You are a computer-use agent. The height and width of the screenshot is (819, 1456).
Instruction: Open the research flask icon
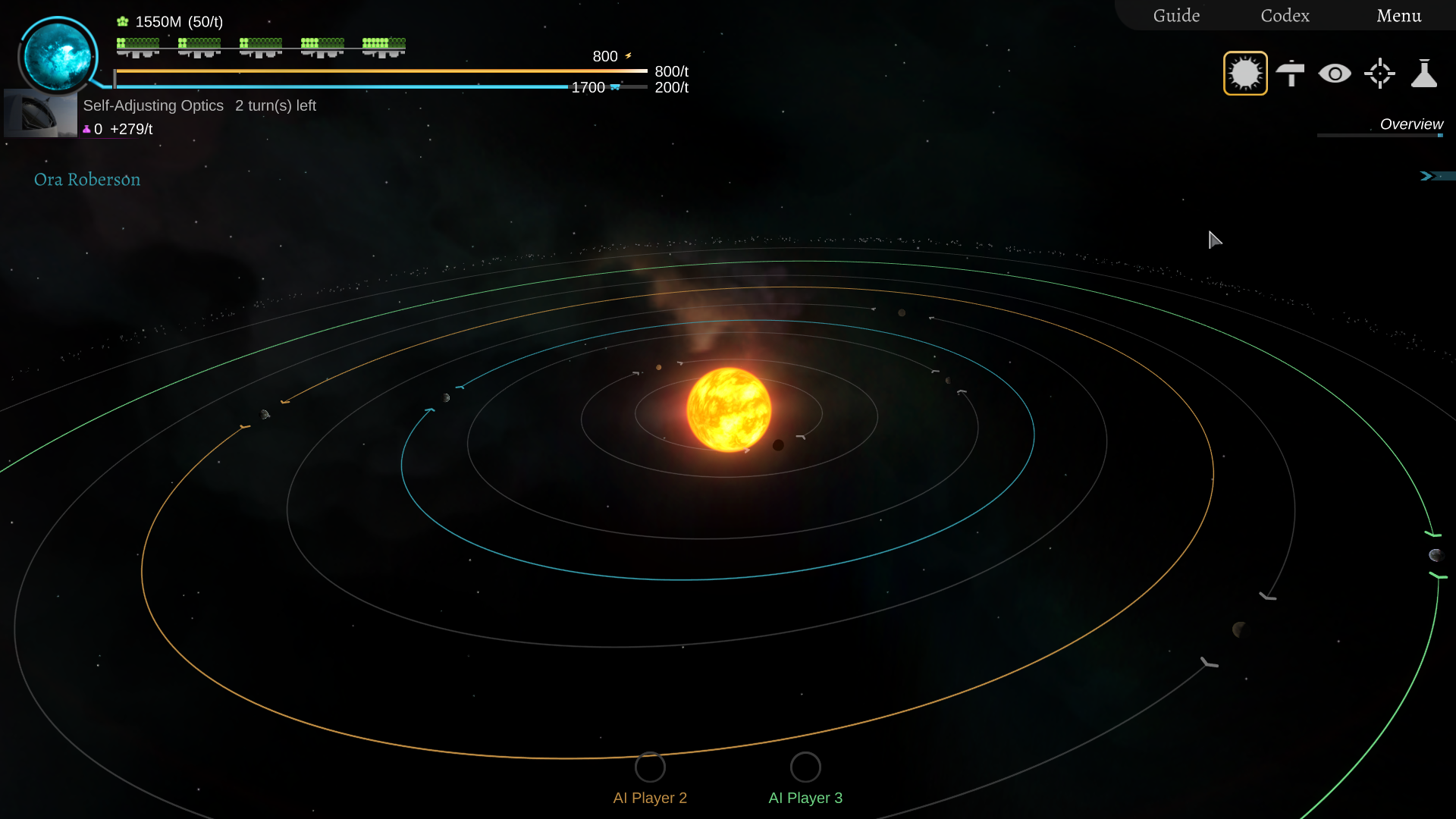coord(1424,74)
